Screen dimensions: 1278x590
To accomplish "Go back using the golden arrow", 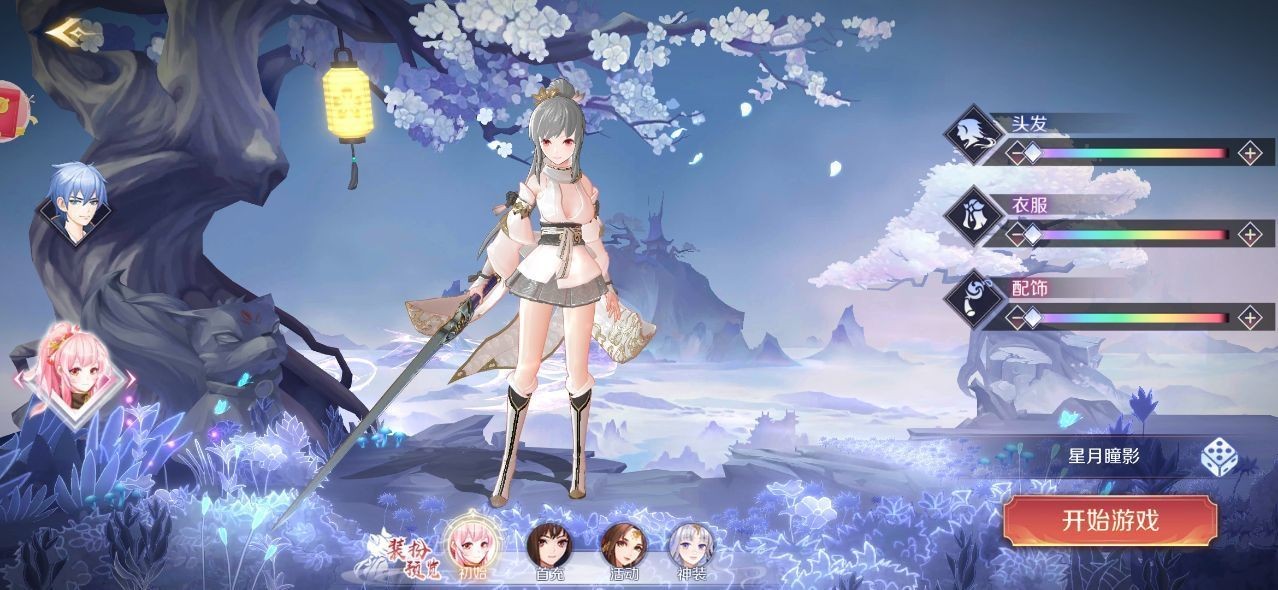I will click(x=70, y=33).
